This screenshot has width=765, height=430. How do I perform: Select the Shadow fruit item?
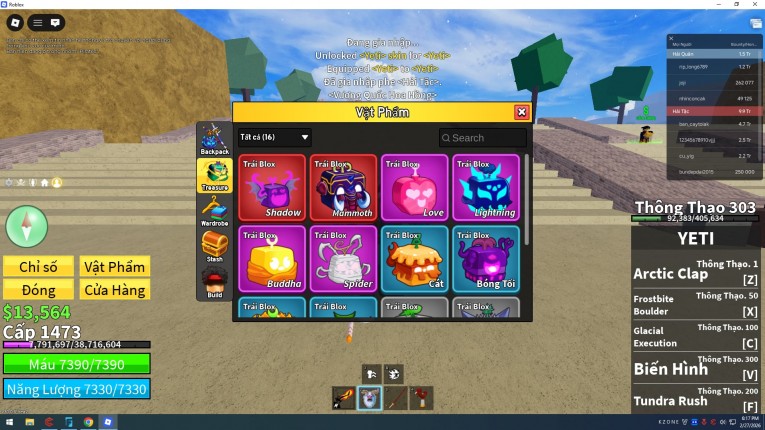pos(272,187)
